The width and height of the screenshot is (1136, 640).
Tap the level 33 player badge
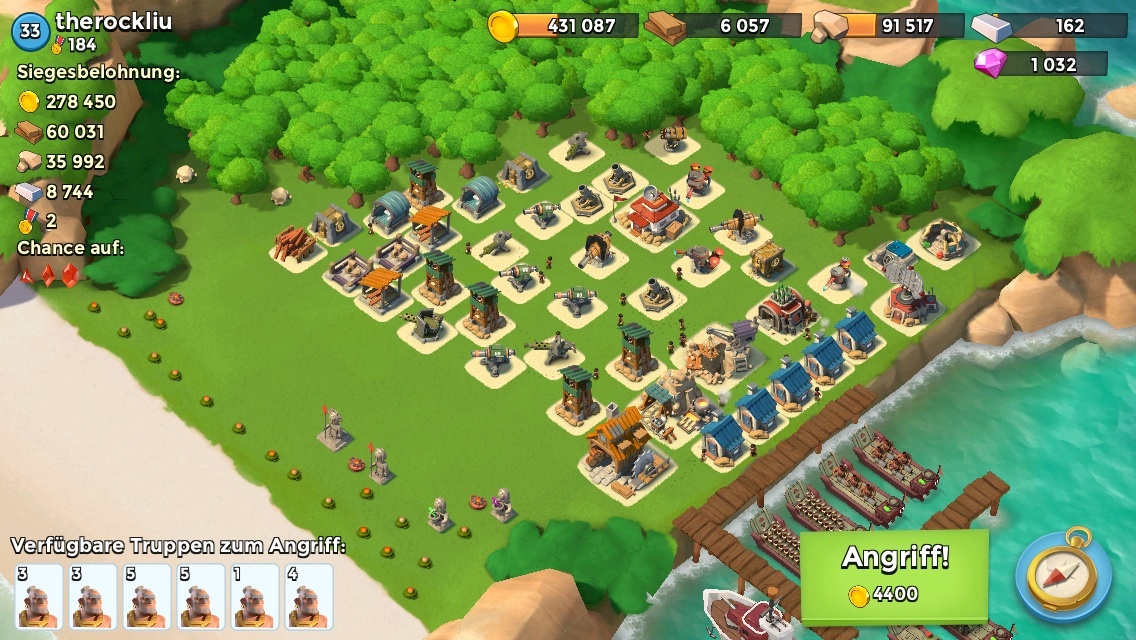pyautogui.click(x=30, y=31)
